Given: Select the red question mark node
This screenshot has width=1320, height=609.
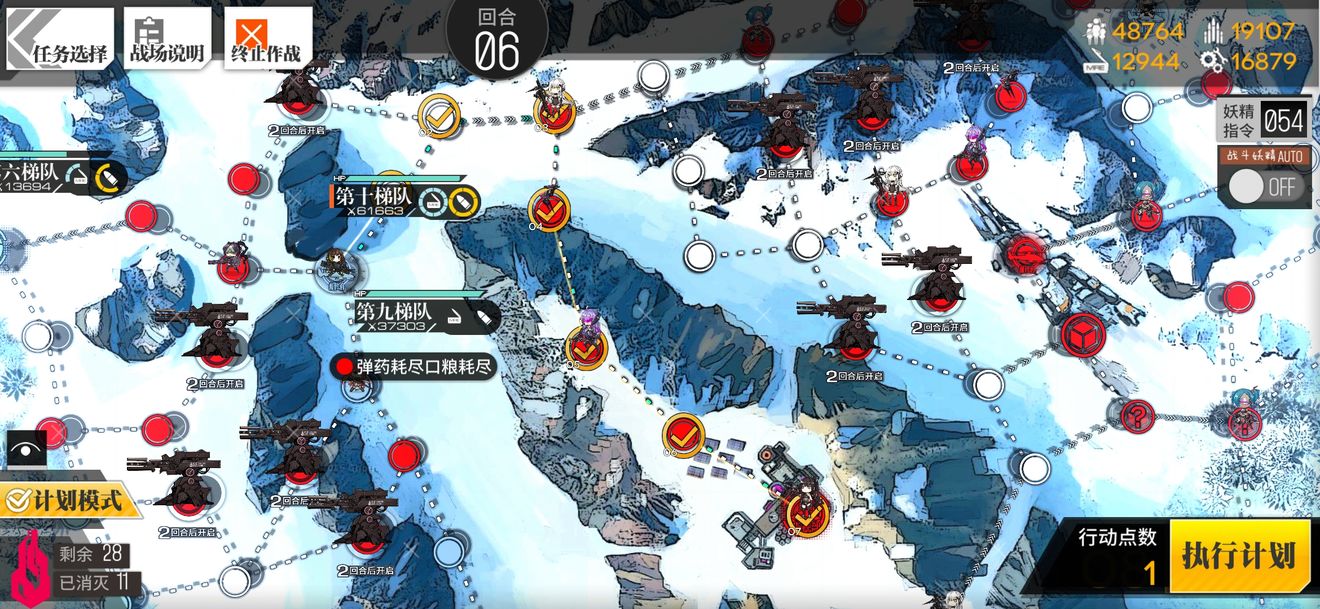Looking at the screenshot, I should point(1137,414).
